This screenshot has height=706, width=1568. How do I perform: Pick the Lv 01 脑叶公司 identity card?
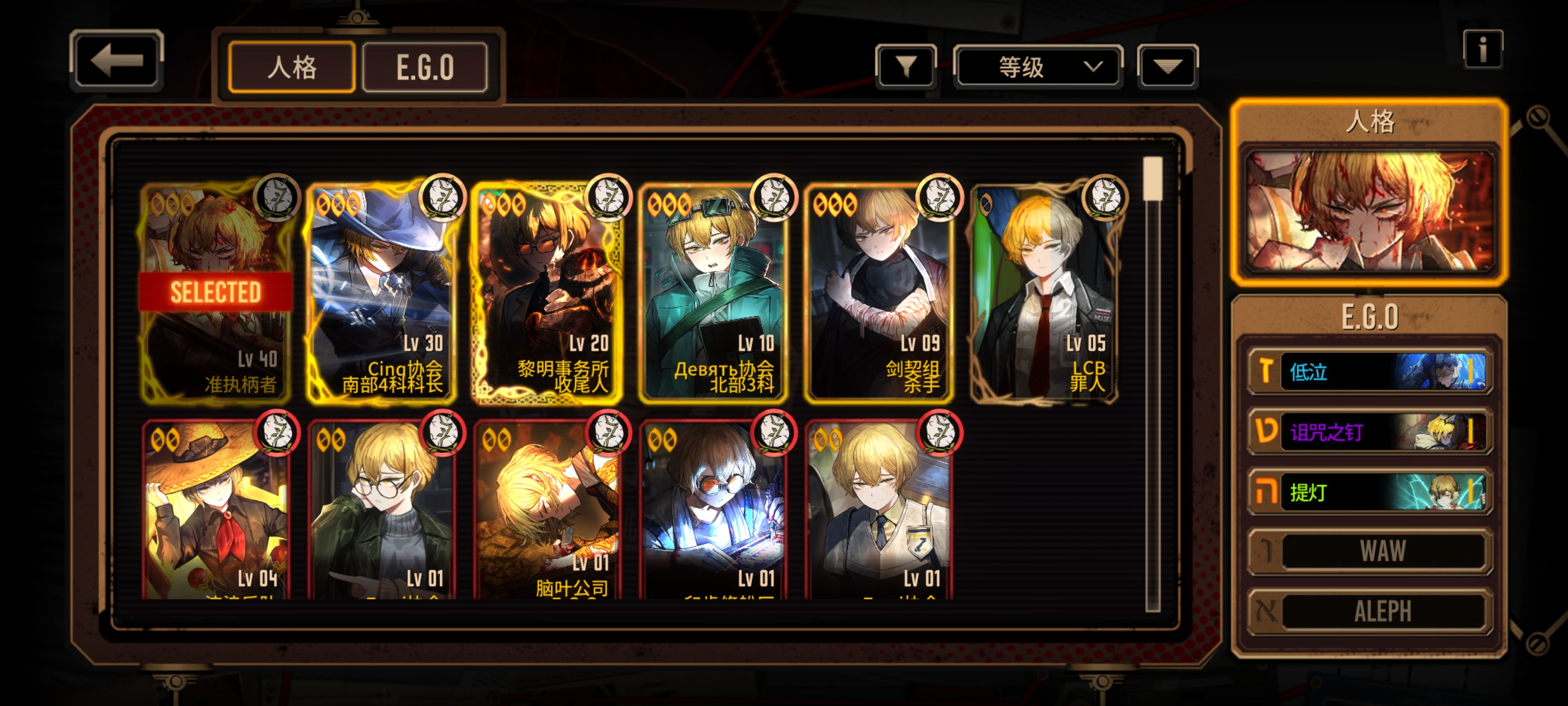click(547, 512)
